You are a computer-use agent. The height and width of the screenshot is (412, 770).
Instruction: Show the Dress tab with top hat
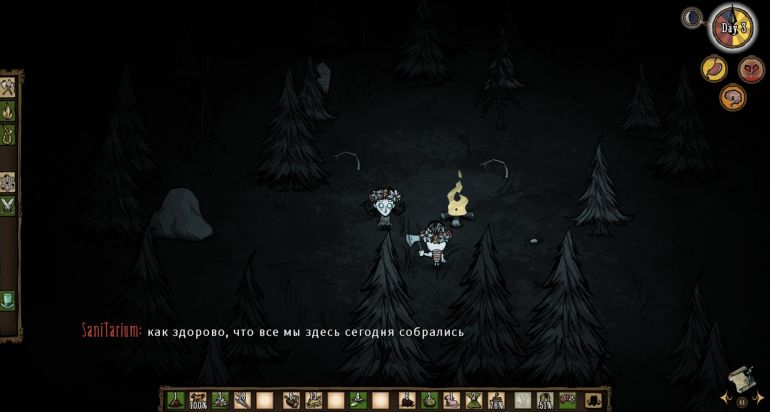click(x=7, y=298)
